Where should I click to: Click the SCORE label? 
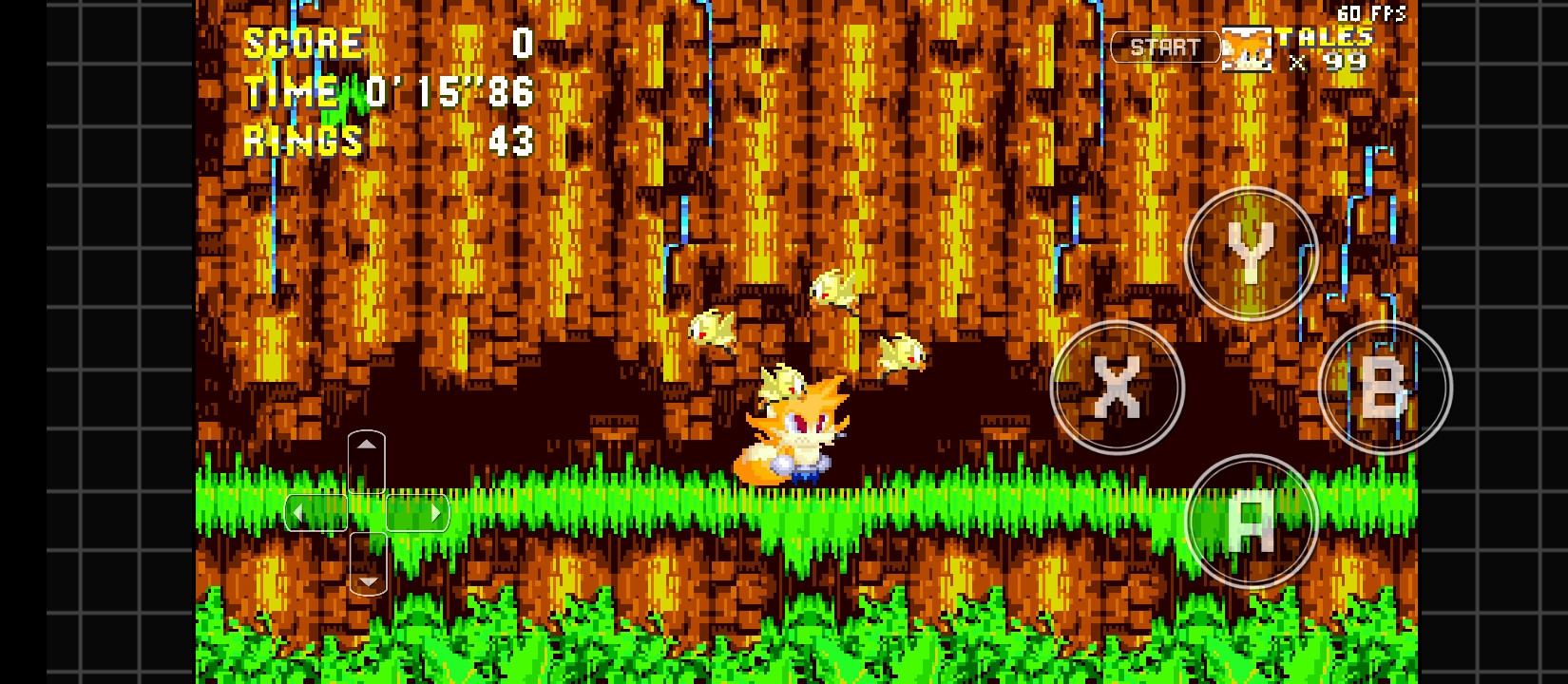(302, 43)
